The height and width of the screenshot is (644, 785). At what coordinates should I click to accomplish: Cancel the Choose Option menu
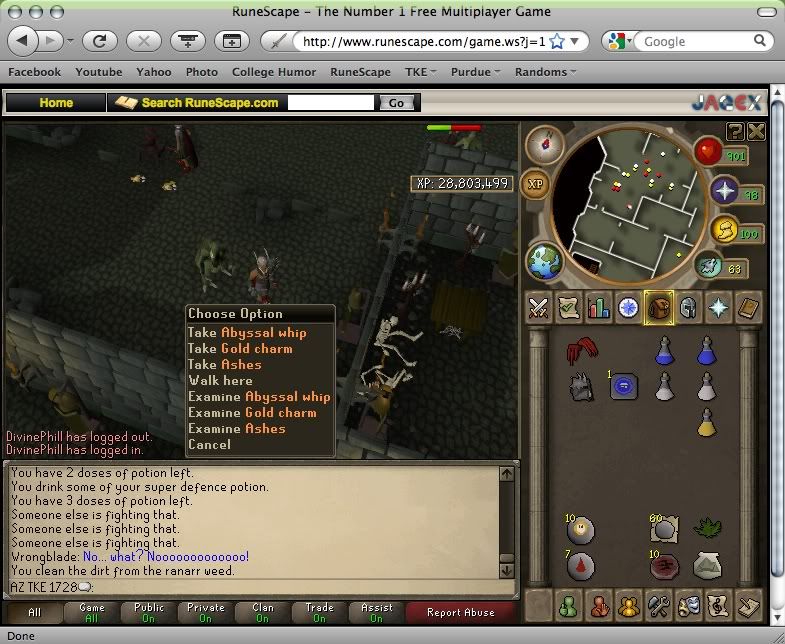209,445
